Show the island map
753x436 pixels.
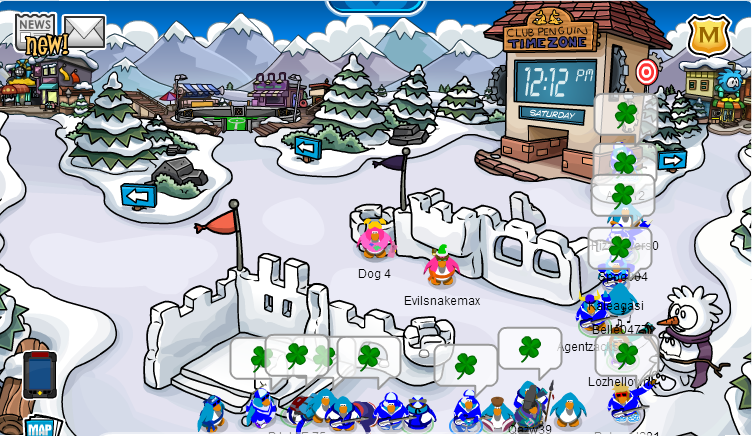(x=39, y=427)
